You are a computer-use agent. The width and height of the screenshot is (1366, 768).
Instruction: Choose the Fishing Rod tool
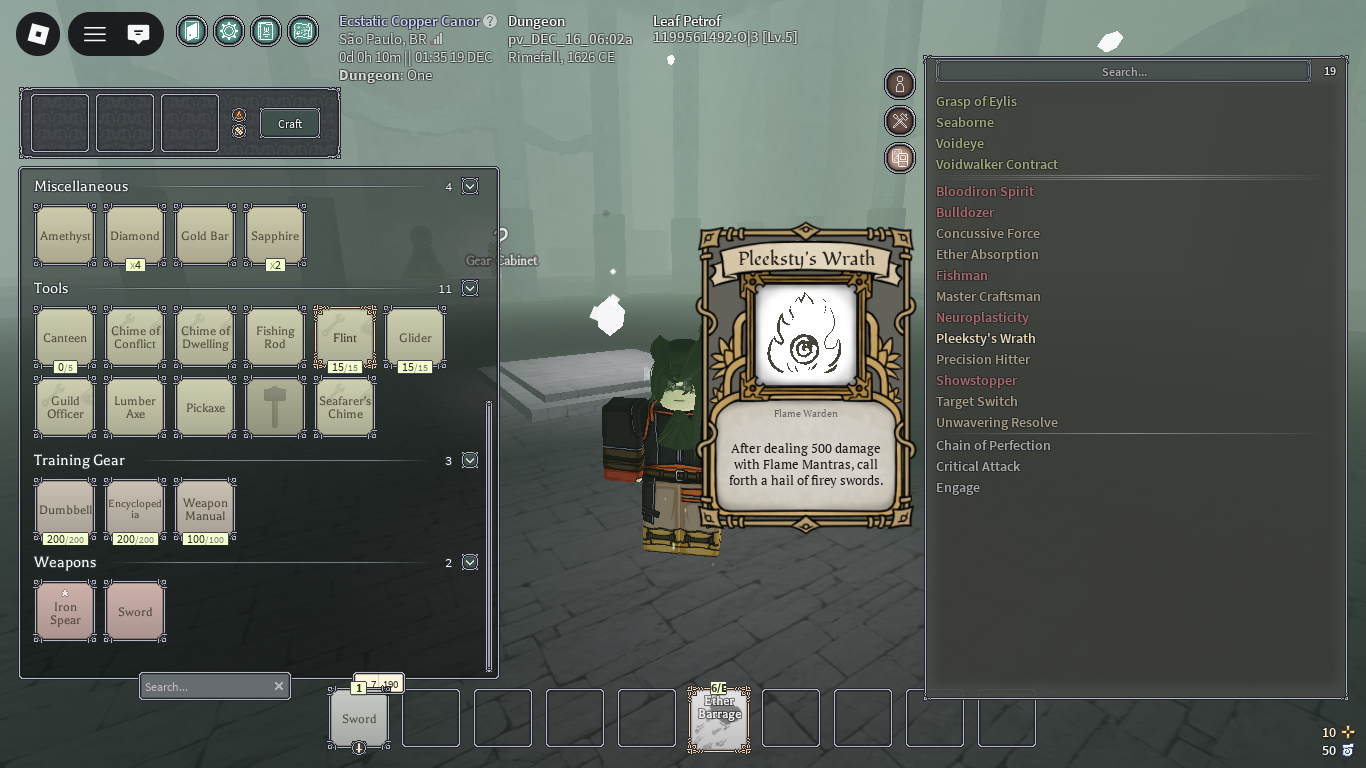[275, 338]
